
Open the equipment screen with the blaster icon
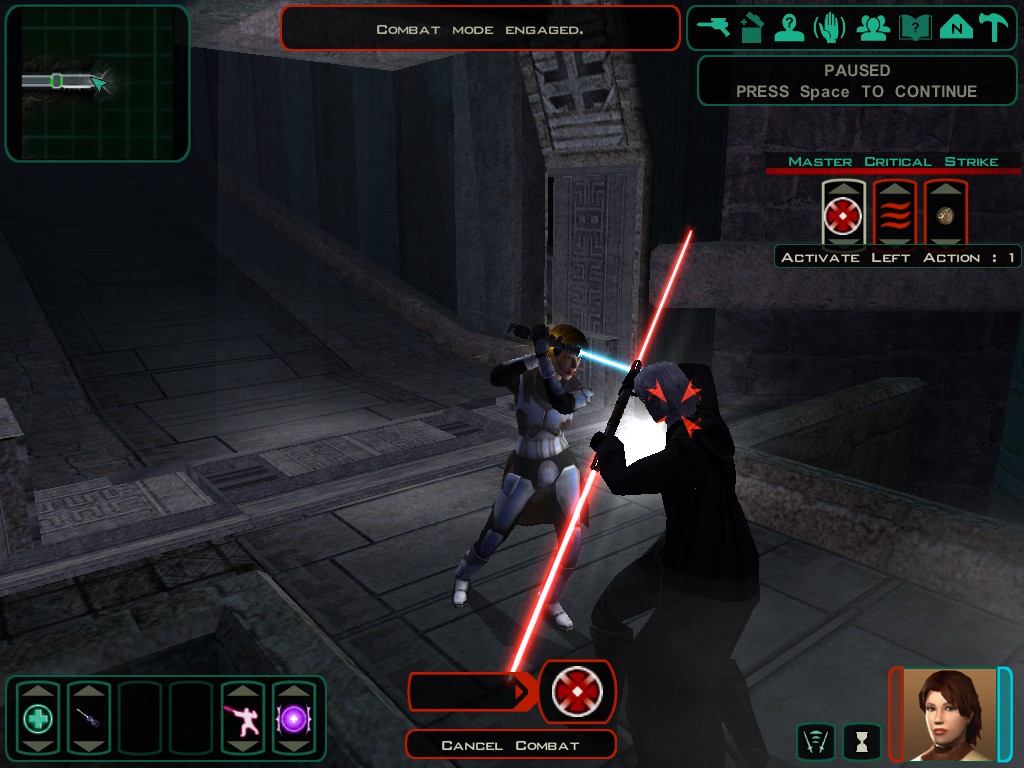point(714,27)
